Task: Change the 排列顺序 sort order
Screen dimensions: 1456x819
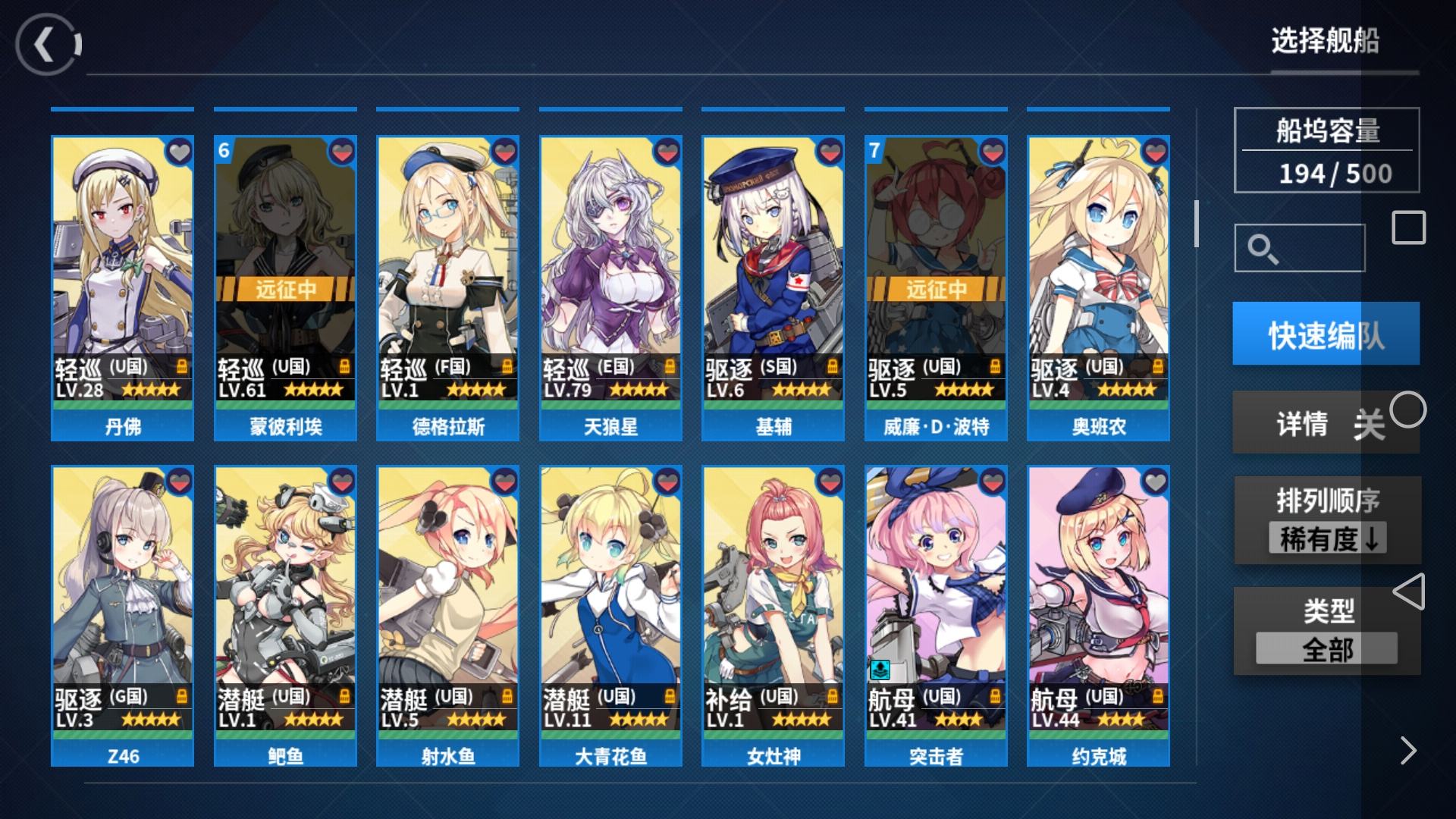Action: pos(1327,521)
